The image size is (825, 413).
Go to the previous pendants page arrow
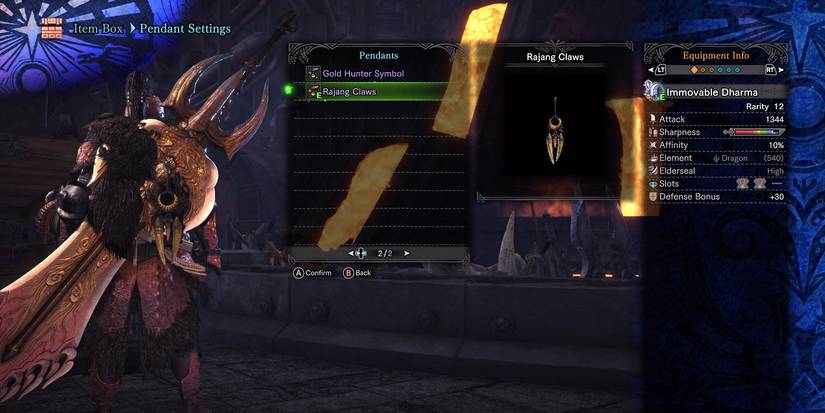[x=350, y=253]
